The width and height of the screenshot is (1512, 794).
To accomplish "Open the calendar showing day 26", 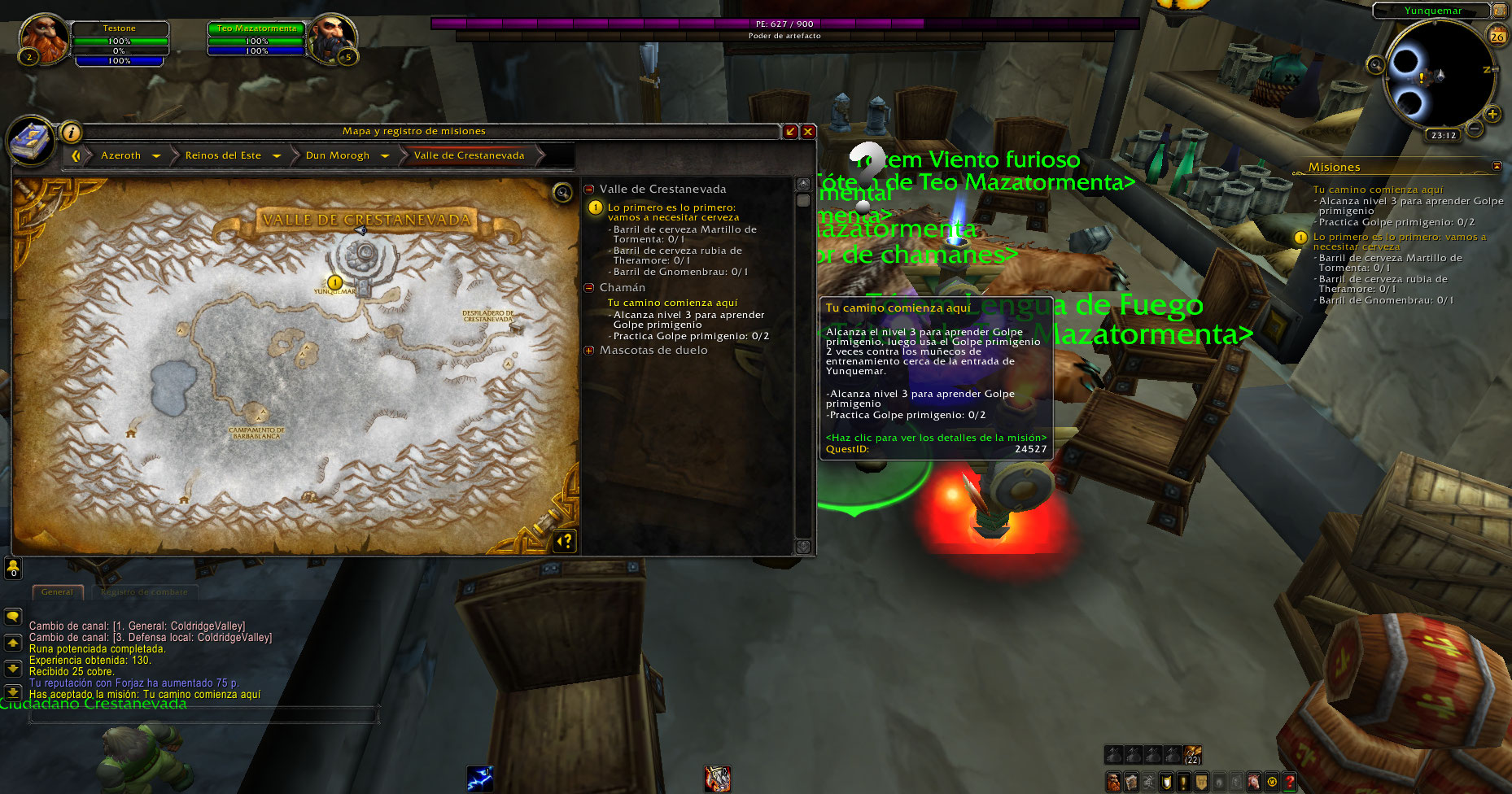I will pyautogui.click(x=1497, y=36).
